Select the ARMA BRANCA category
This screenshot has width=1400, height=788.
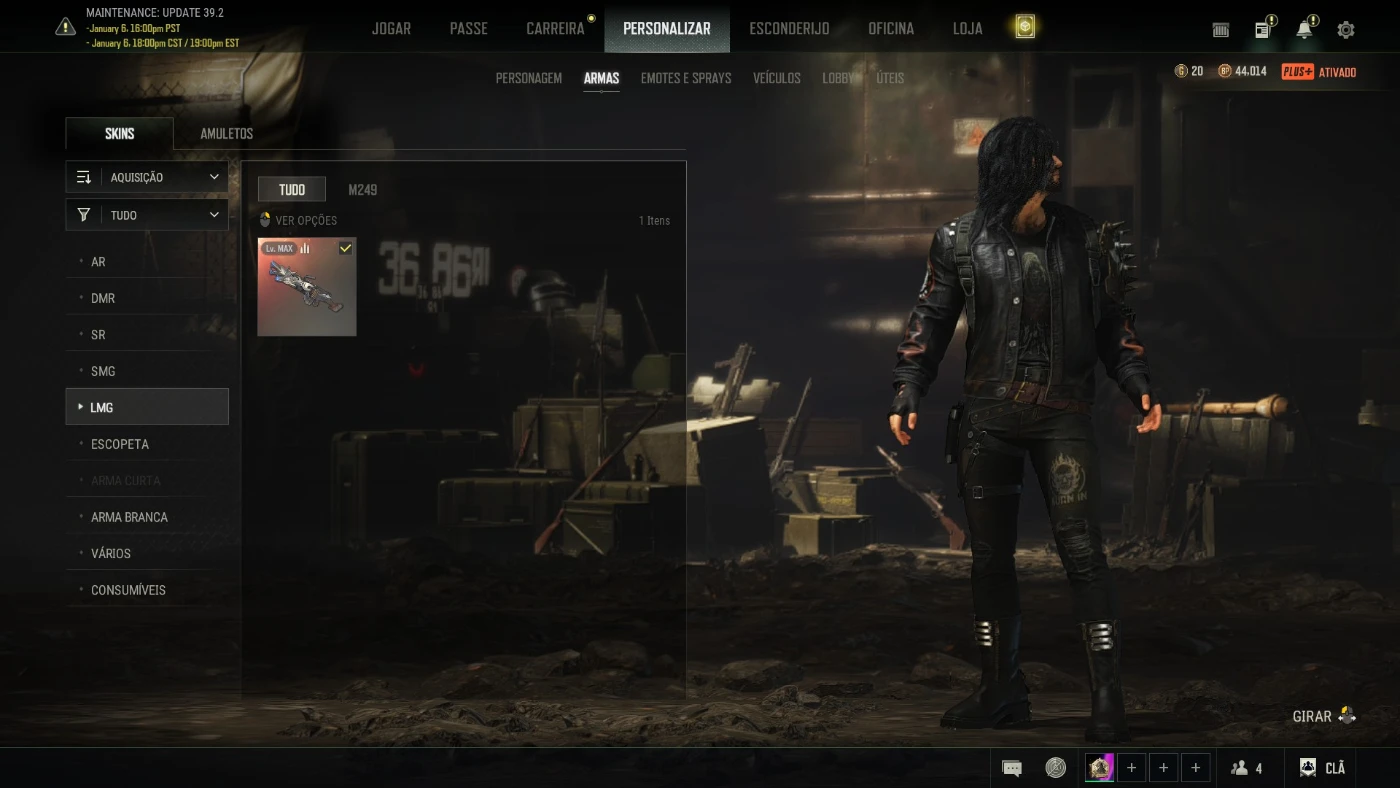[129, 517]
